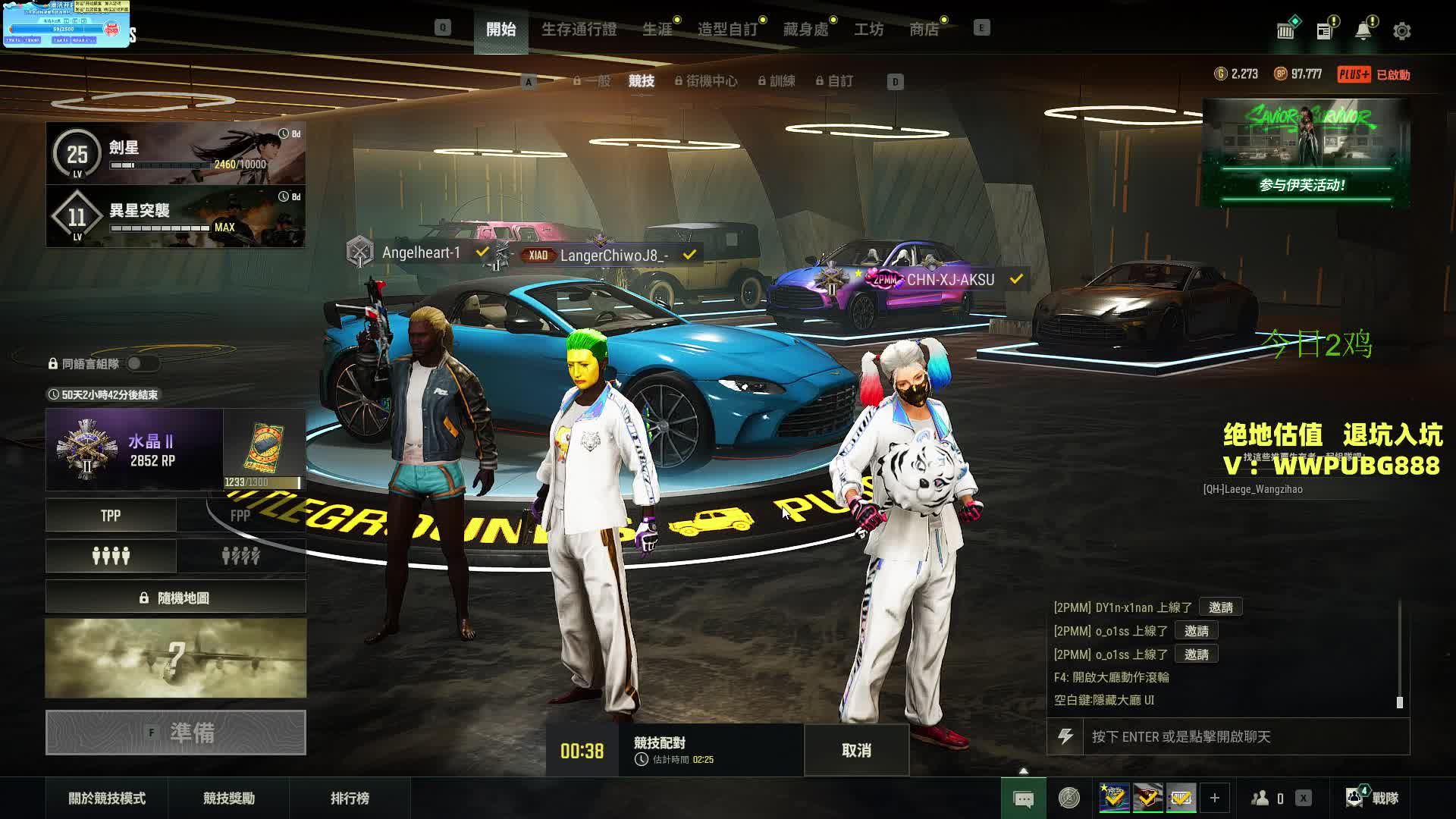The height and width of the screenshot is (819, 1456).
Task: Switch to the 生涯 tab
Action: pos(657,30)
